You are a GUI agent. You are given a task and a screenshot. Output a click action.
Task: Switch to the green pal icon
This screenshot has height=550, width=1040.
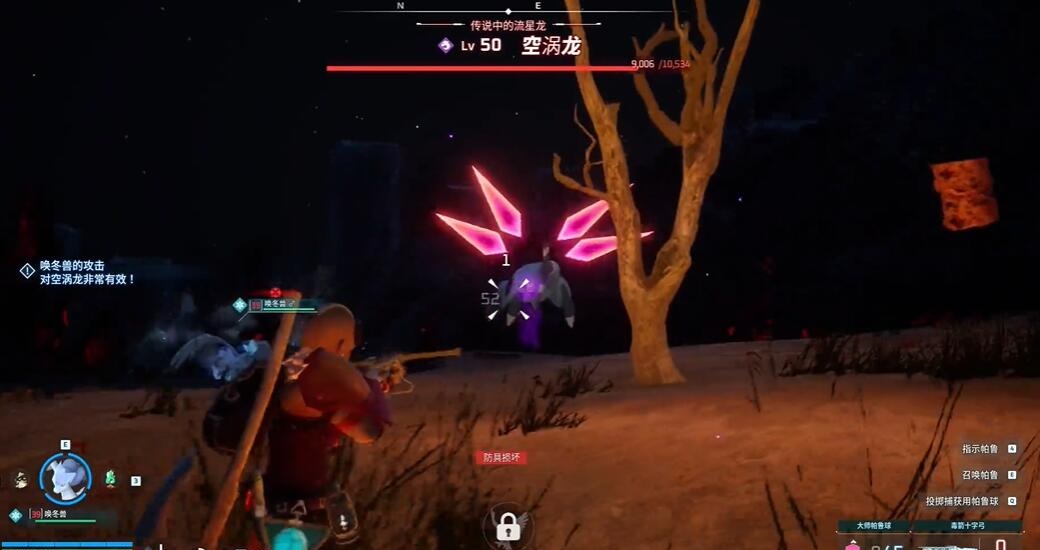coord(110,479)
